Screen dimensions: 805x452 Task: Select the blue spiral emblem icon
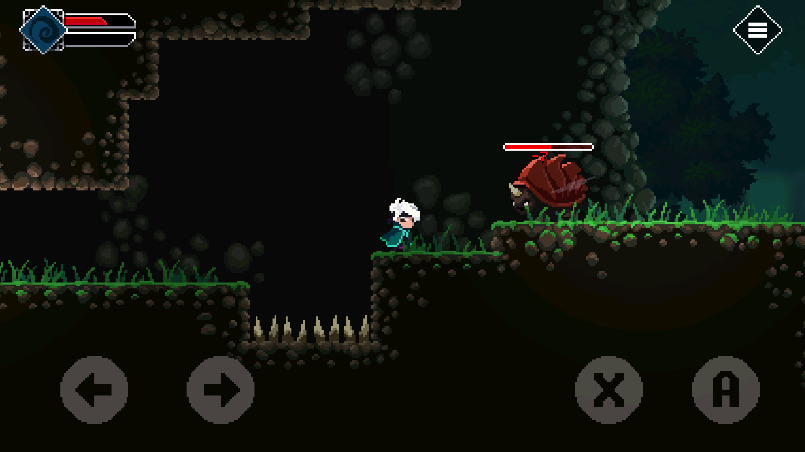(x=43, y=30)
